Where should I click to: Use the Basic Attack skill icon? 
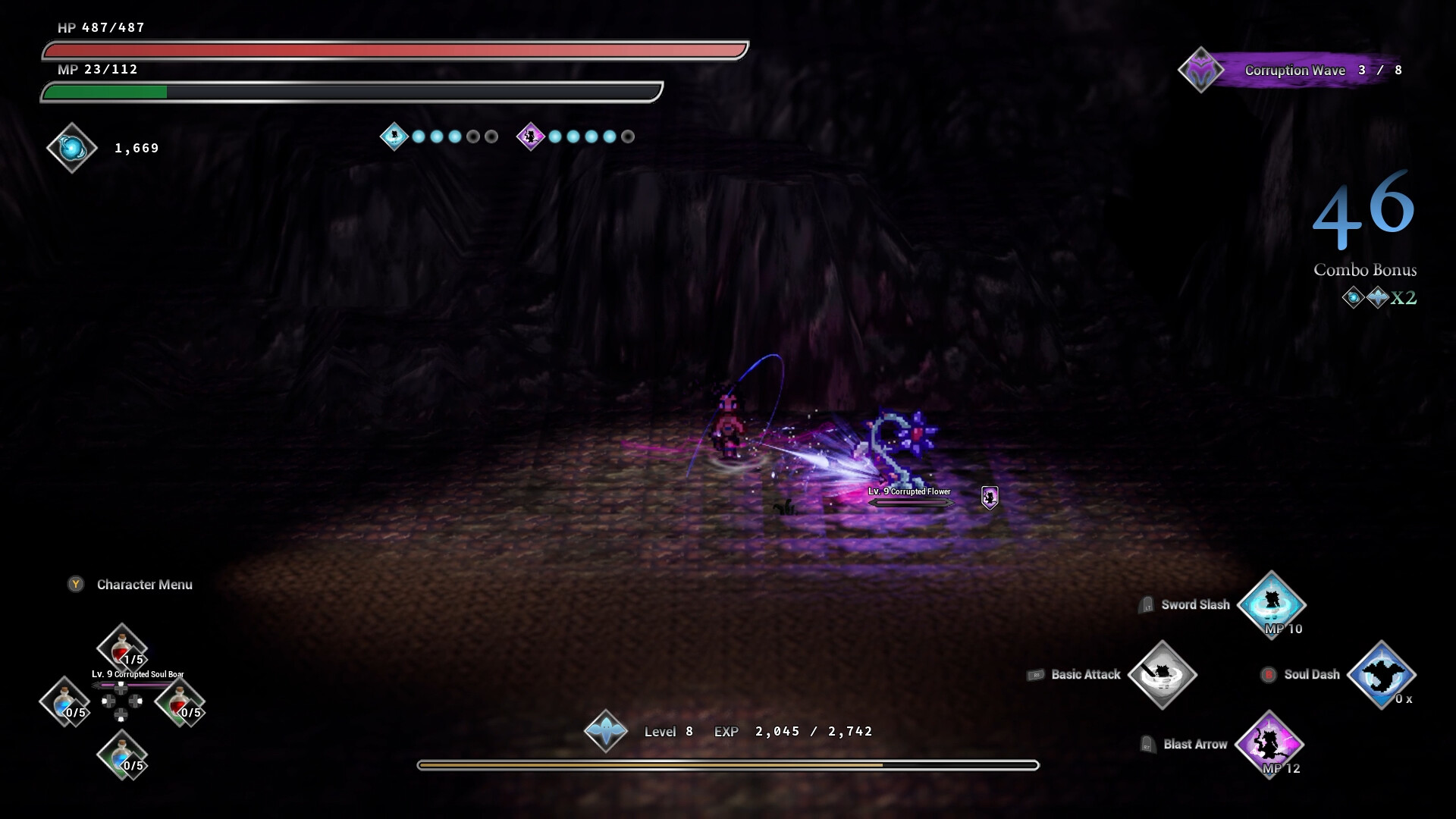coord(1162,674)
